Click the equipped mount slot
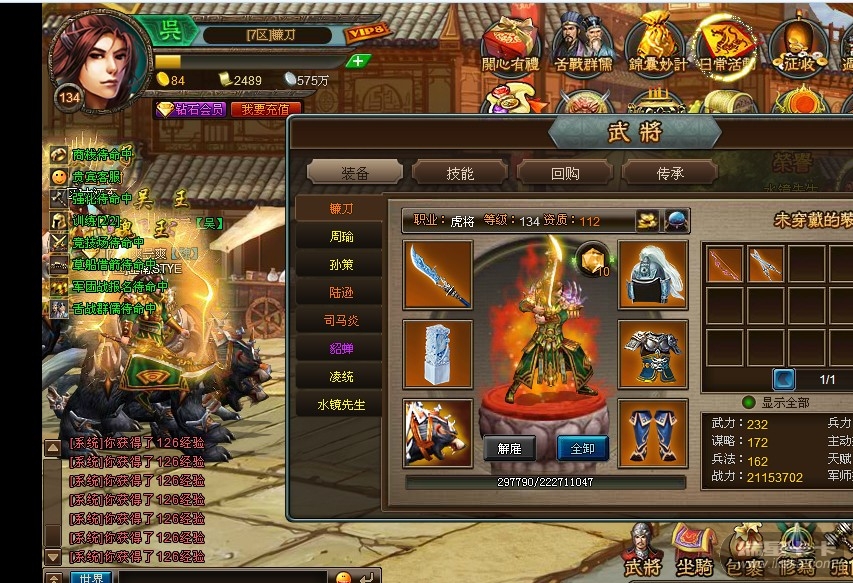Viewport: 853px width, 583px height. point(438,432)
